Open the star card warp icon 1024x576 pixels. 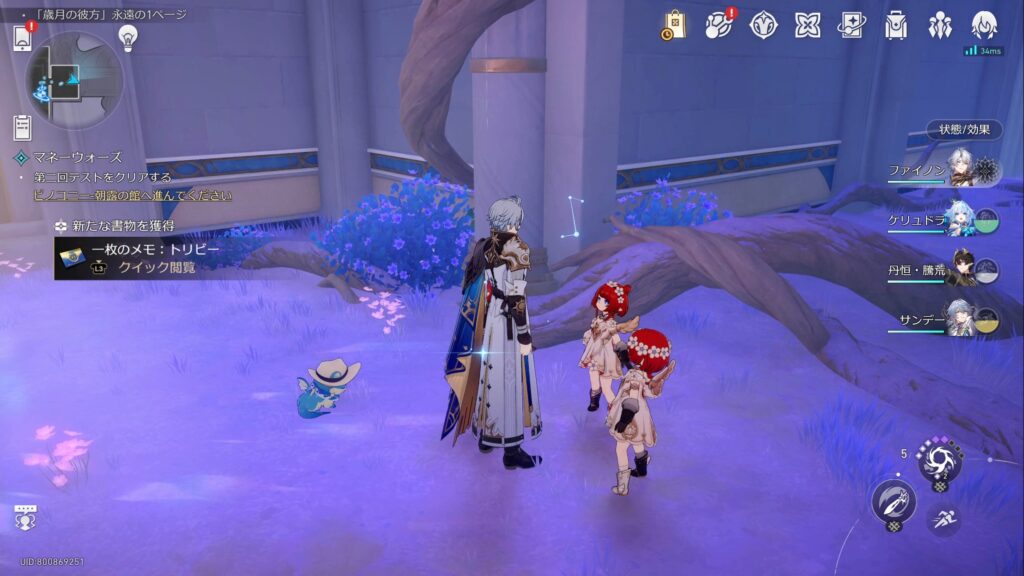tap(852, 25)
